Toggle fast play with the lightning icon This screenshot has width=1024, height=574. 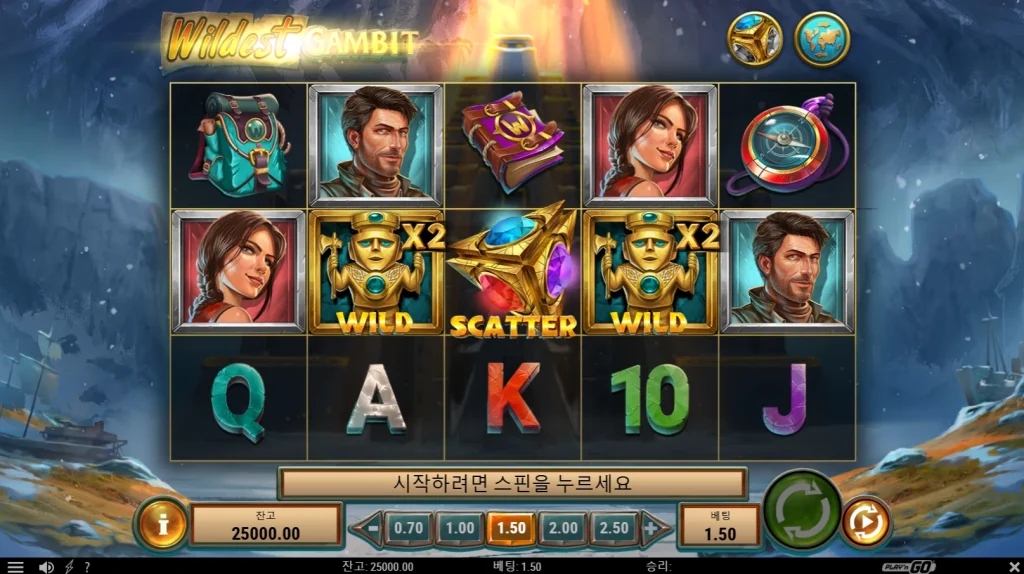[69, 567]
